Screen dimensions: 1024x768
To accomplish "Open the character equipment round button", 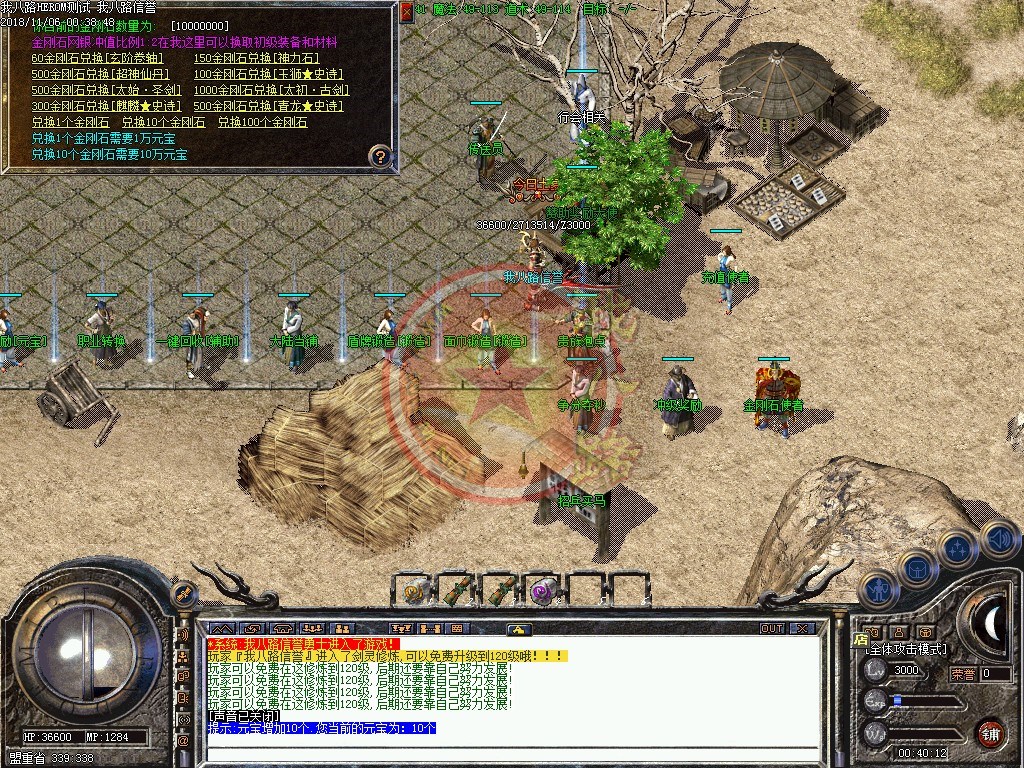I will [x=876, y=589].
